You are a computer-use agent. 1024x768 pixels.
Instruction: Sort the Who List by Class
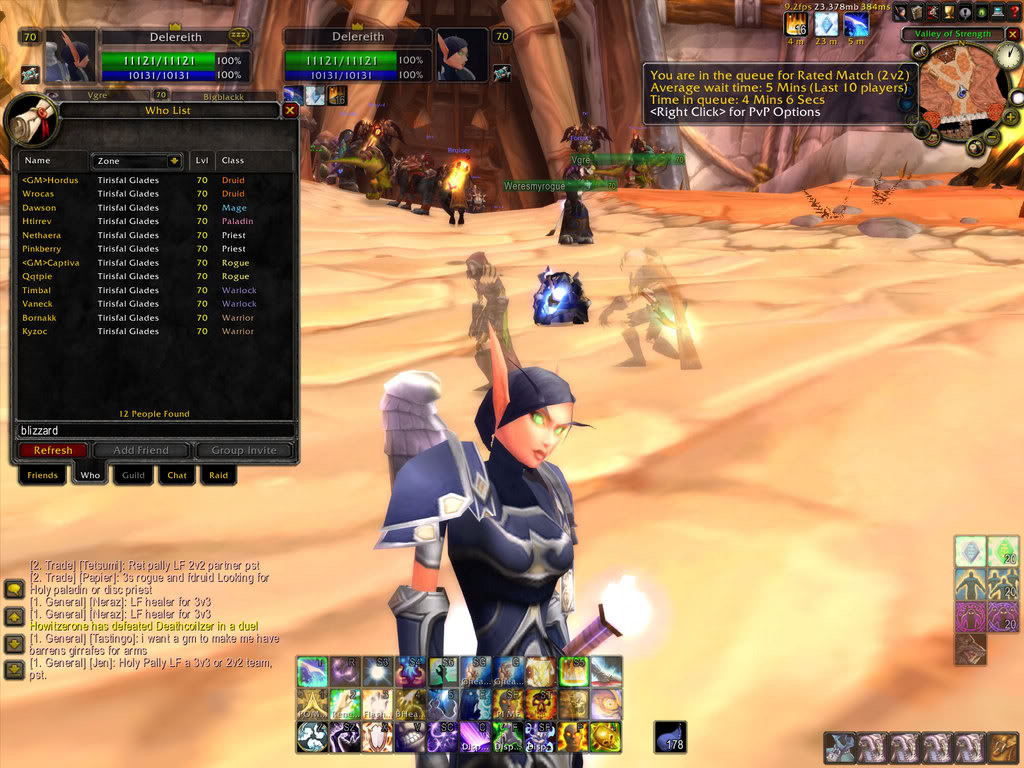254,160
